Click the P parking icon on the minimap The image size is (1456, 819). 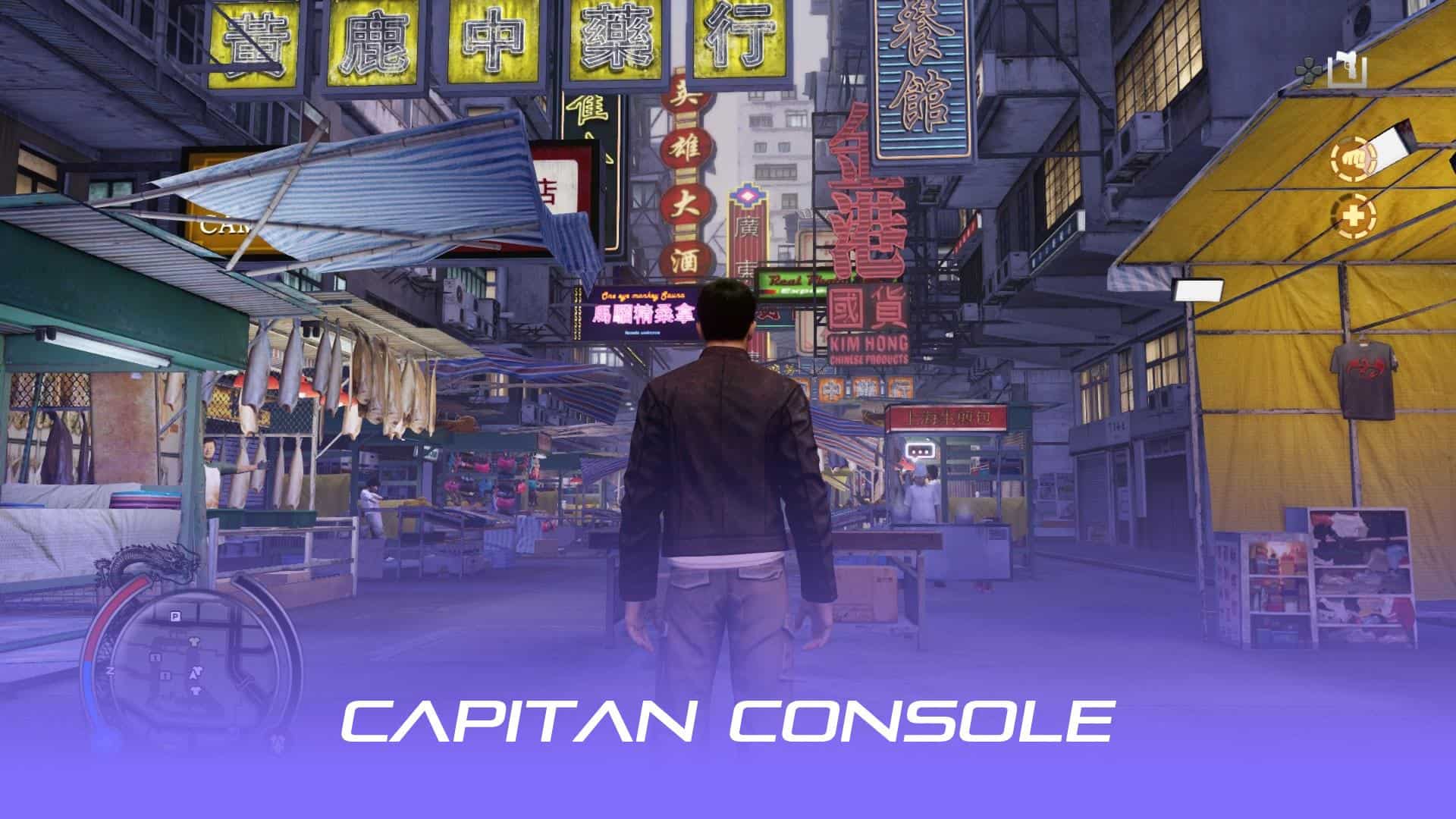coord(175,616)
